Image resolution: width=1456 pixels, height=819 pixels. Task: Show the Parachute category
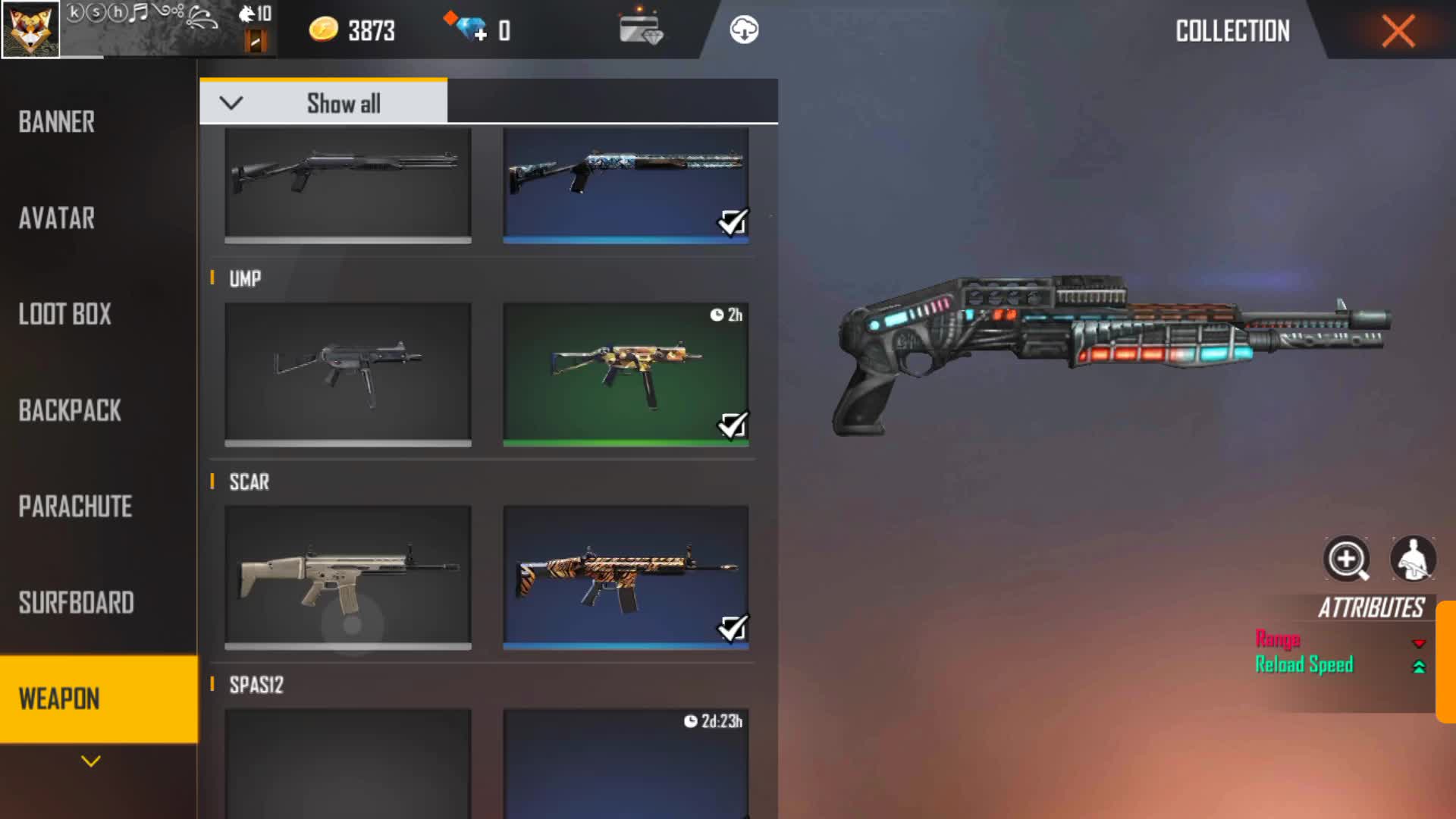point(75,507)
